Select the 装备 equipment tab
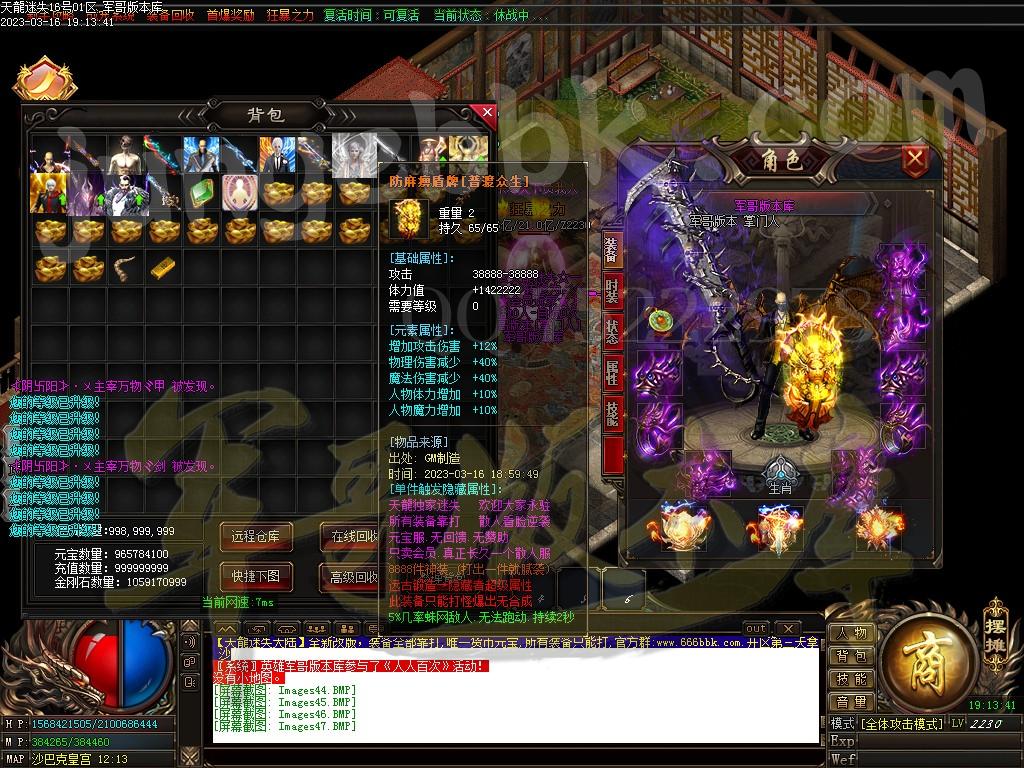1024x768 pixels. (612, 249)
